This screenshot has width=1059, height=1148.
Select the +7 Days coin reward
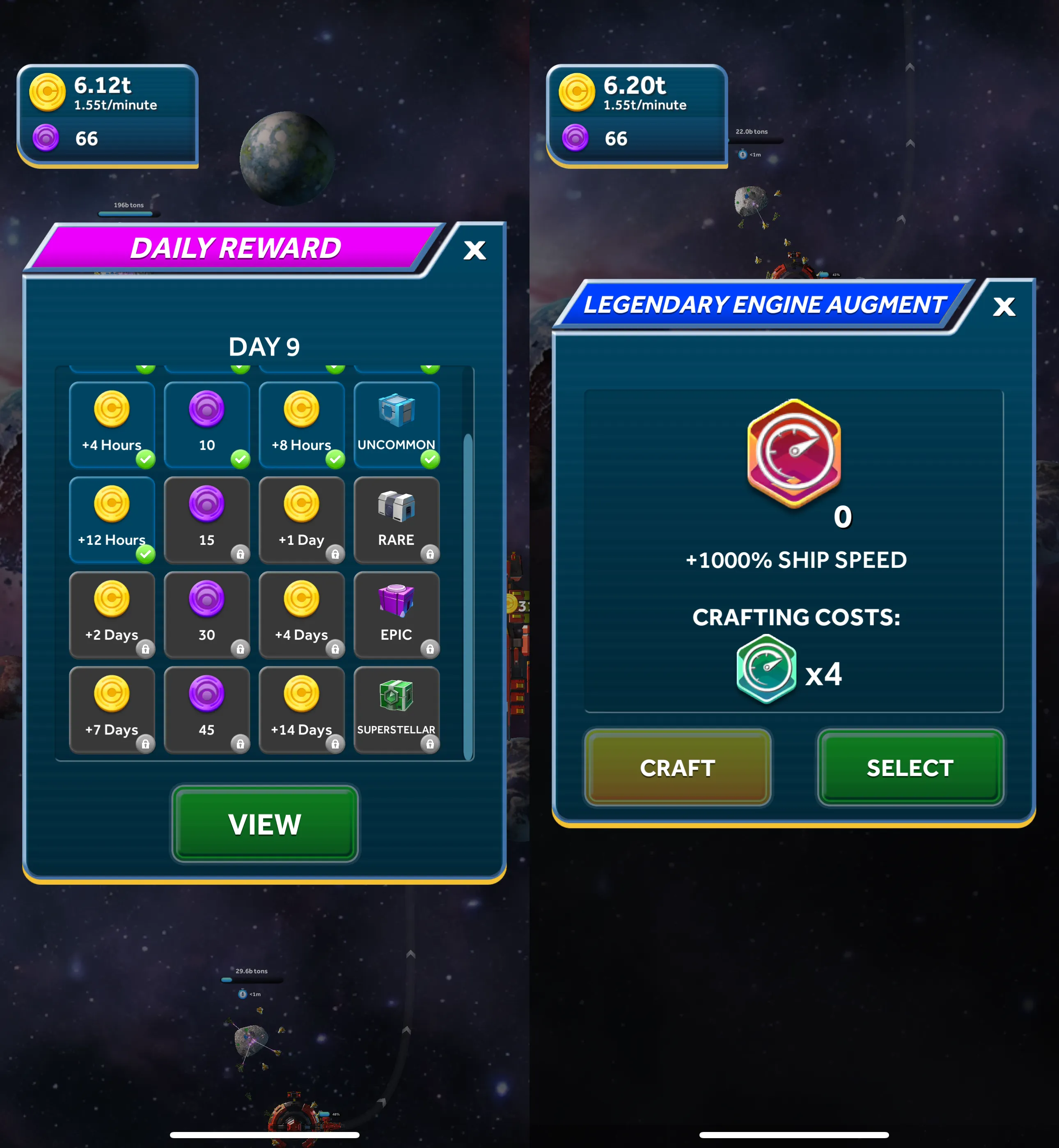tap(112, 709)
